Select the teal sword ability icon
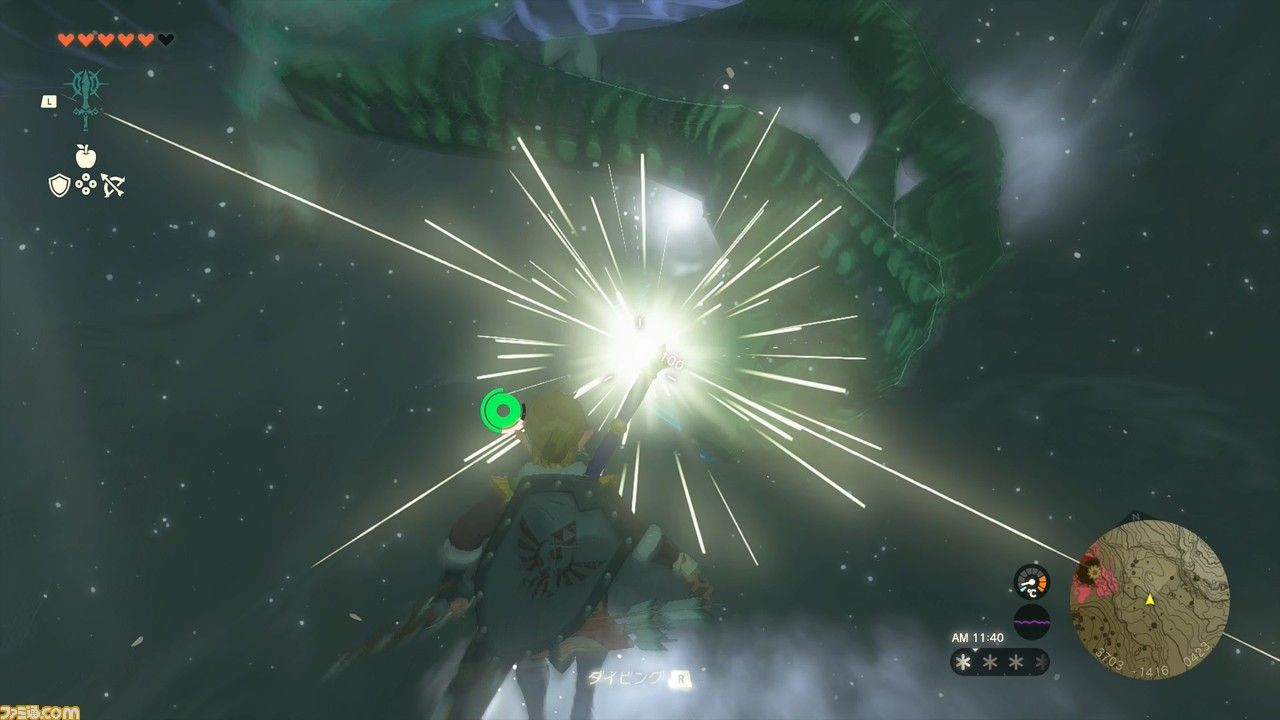Viewport: 1280px width, 720px height. [86, 98]
